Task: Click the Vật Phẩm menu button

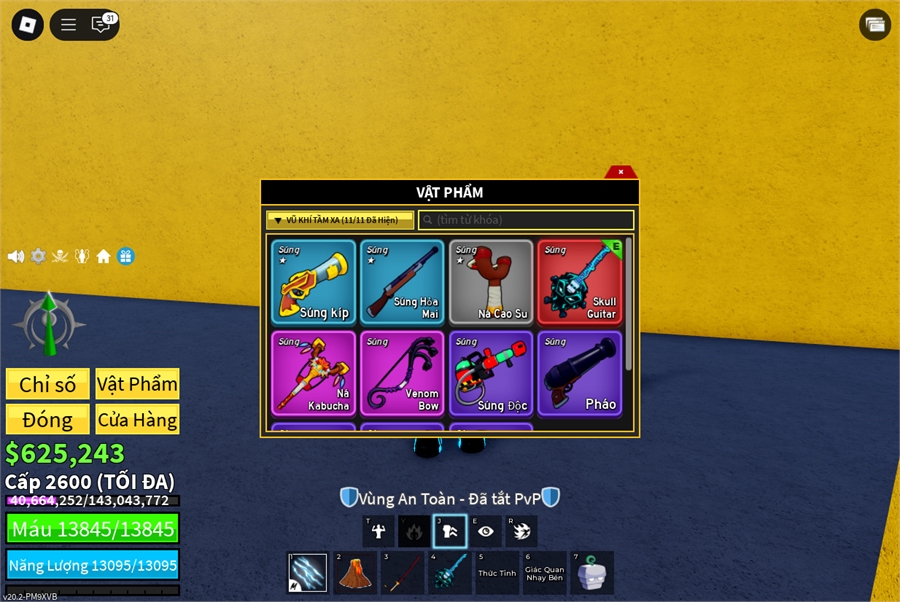Action: point(138,384)
